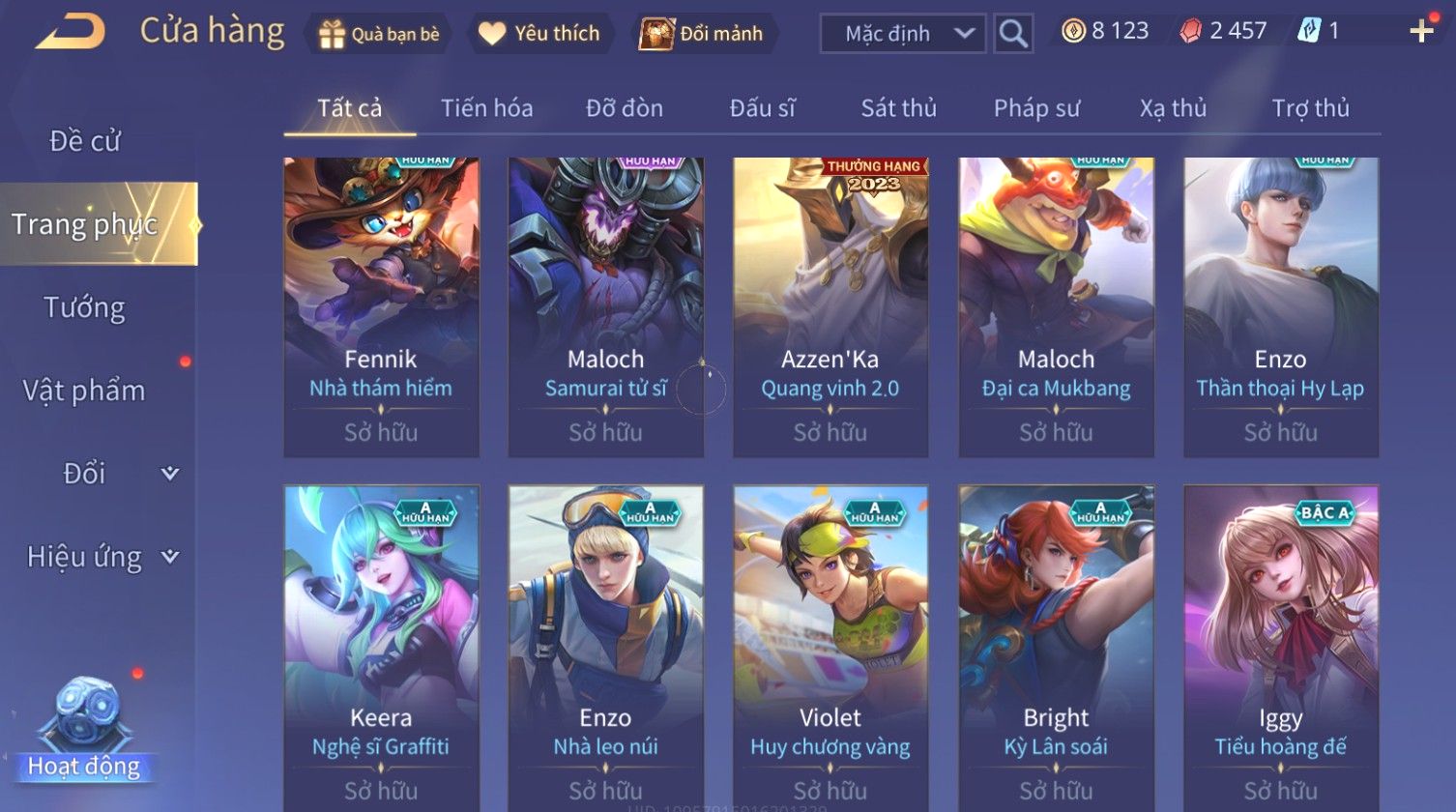The height and width of the screenshot is (812, 1456).
Task: Open the Đề cử sidebar section
Action: click(85, 141)
